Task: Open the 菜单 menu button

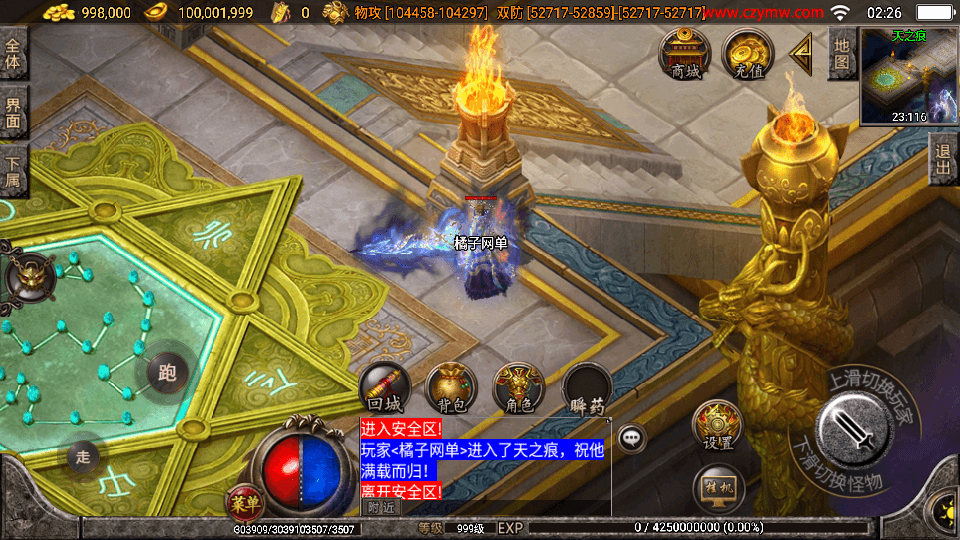Action: tap(243, 501)
